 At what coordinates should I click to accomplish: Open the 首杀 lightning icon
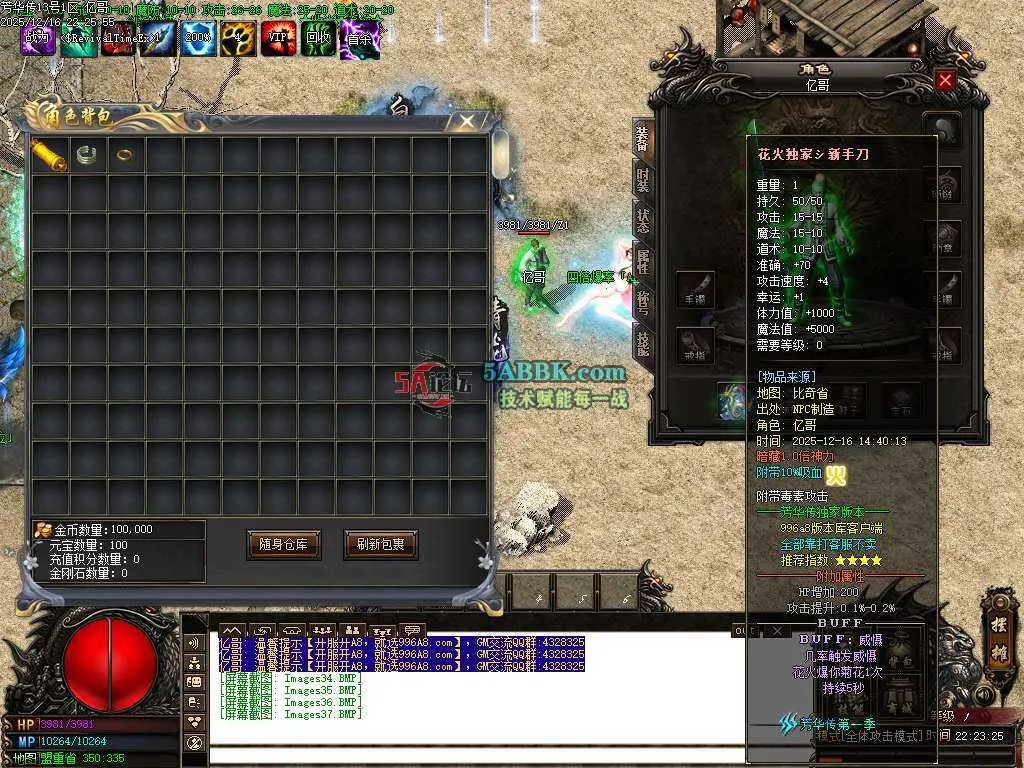359,38
